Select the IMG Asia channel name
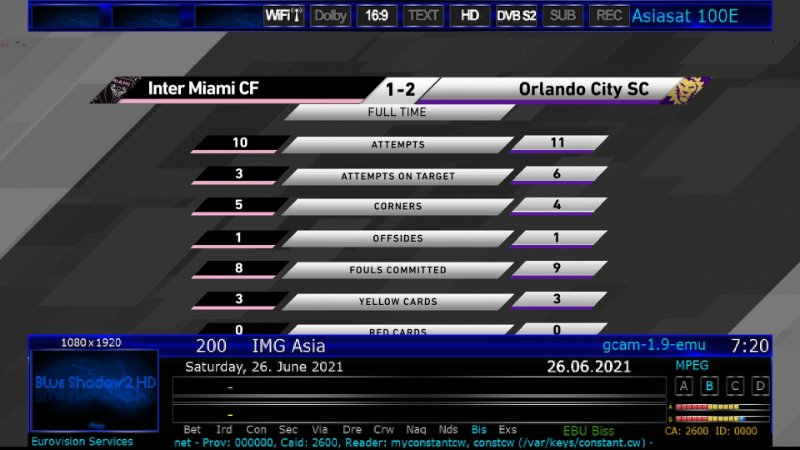The image size is (800, 450). coord(288,346)
